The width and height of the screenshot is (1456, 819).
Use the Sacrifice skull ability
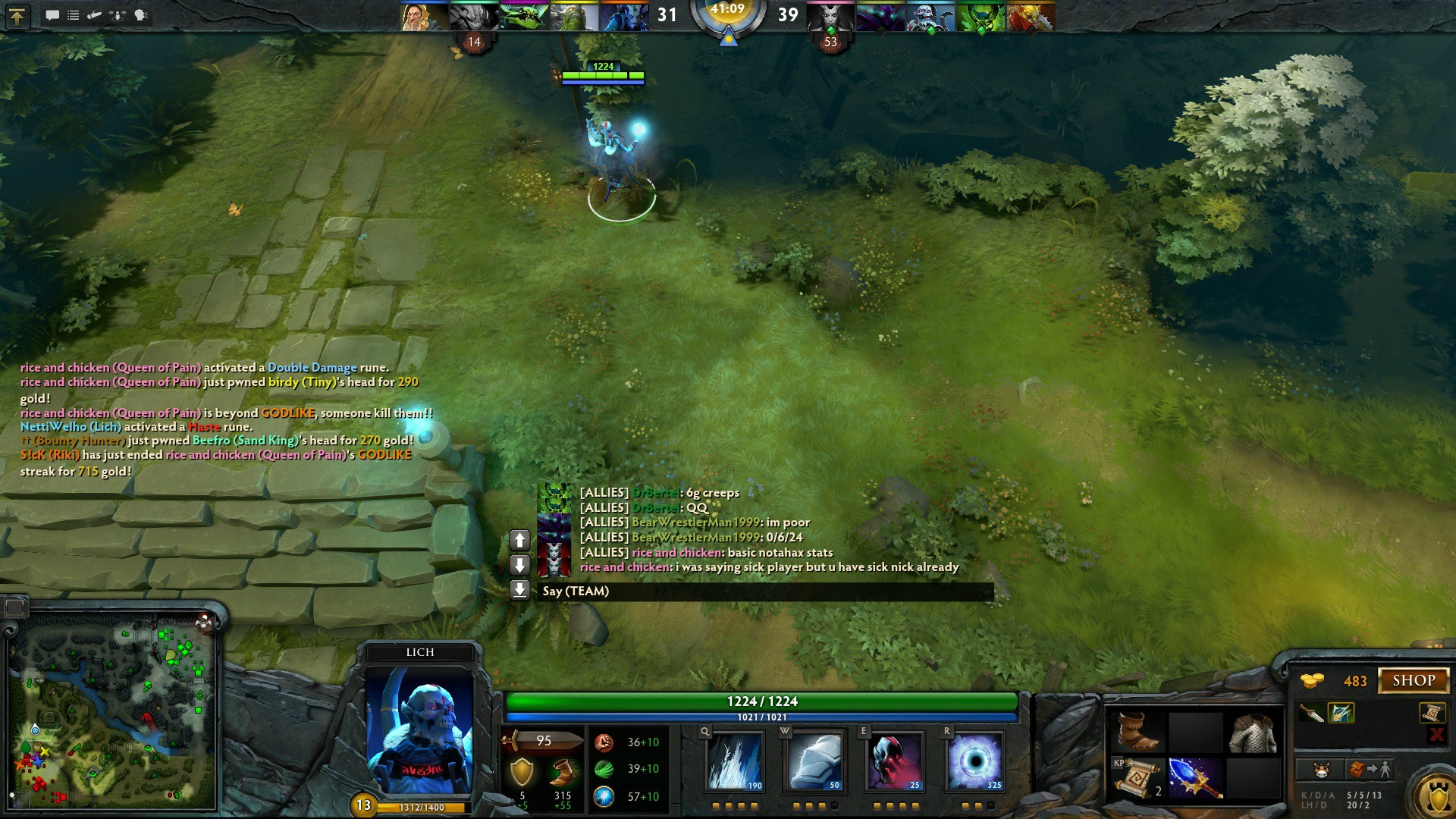(895, 761)
